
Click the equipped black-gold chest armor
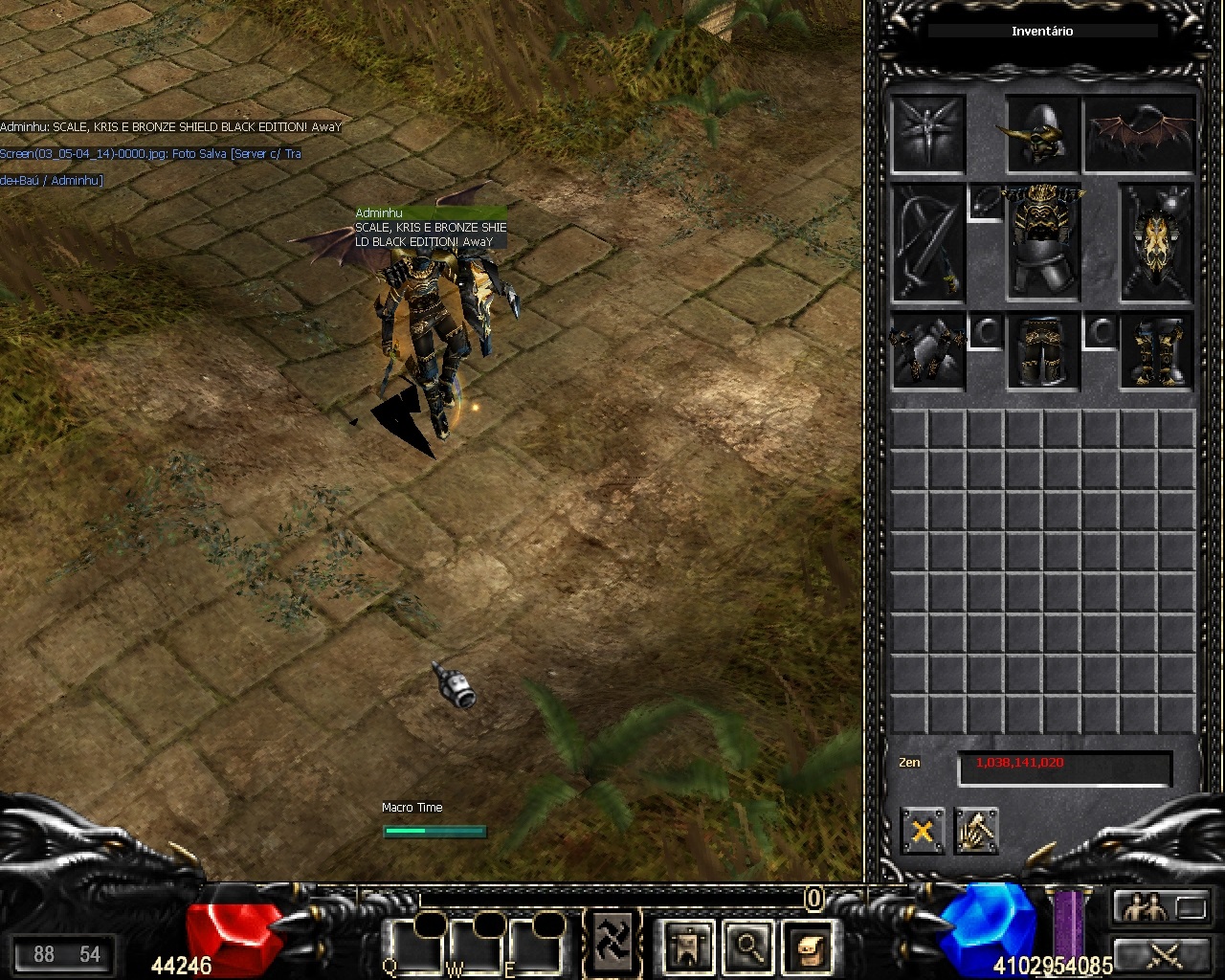[x=1042, y=242]
